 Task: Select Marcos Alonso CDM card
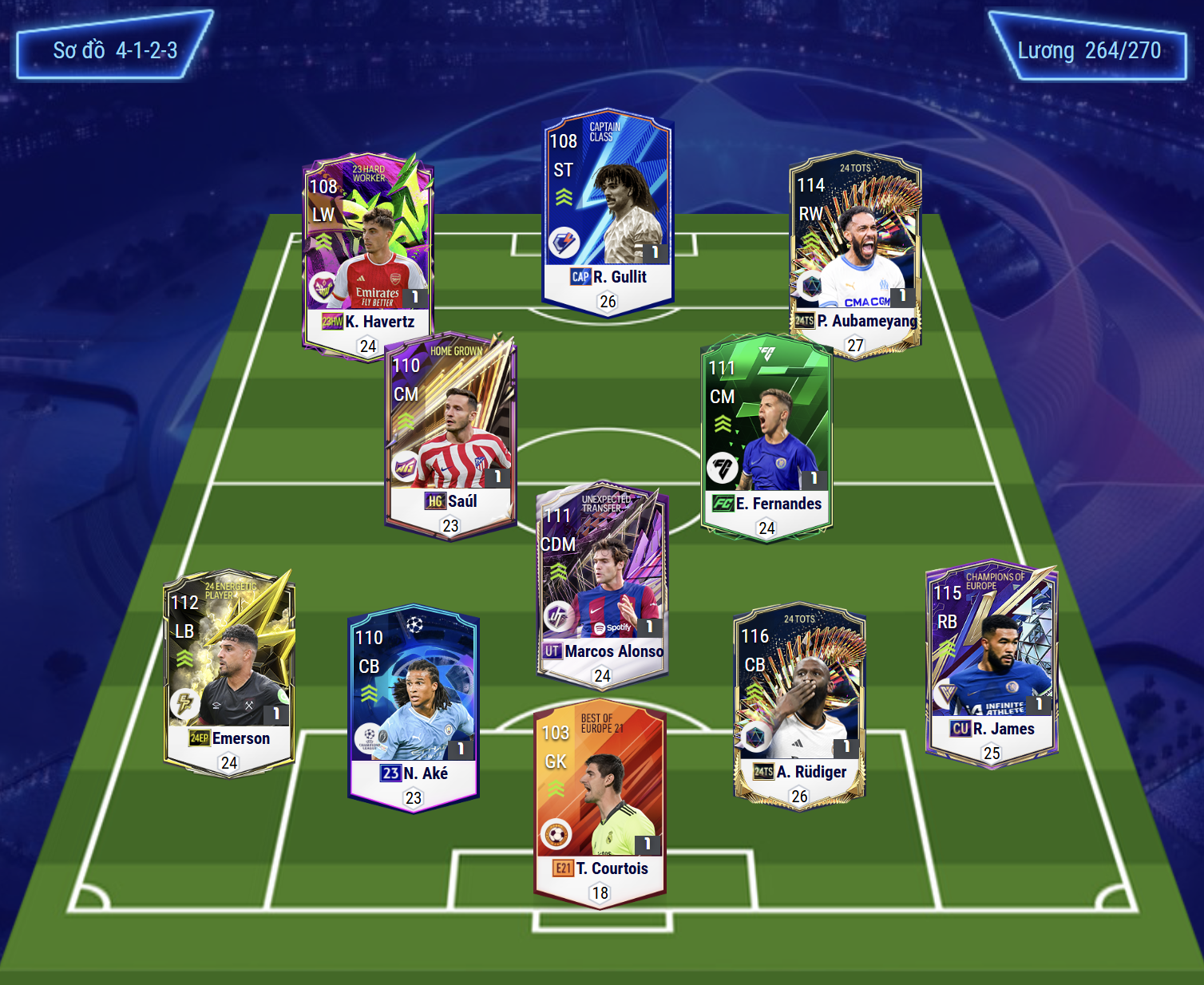point(602,583)
